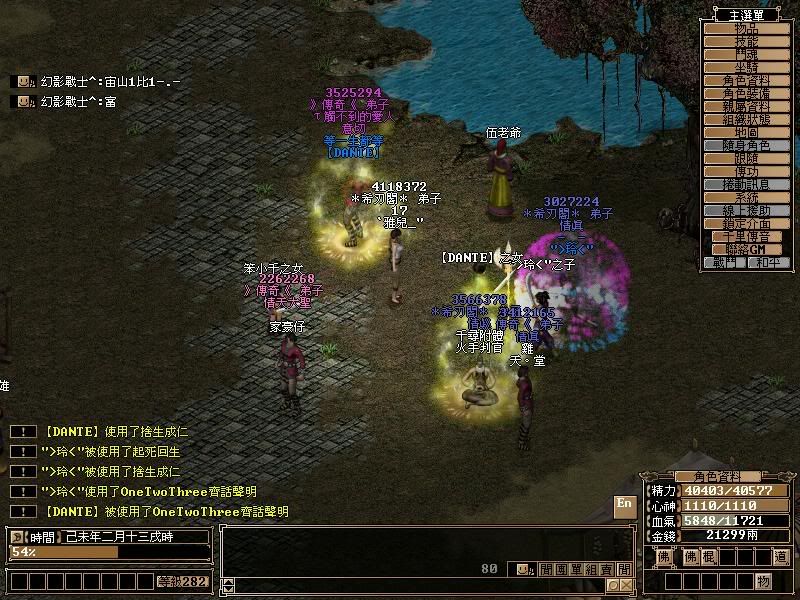Show 角色資料 character info from main menu
Screen dimensions: 800x600
click(746, 80)
